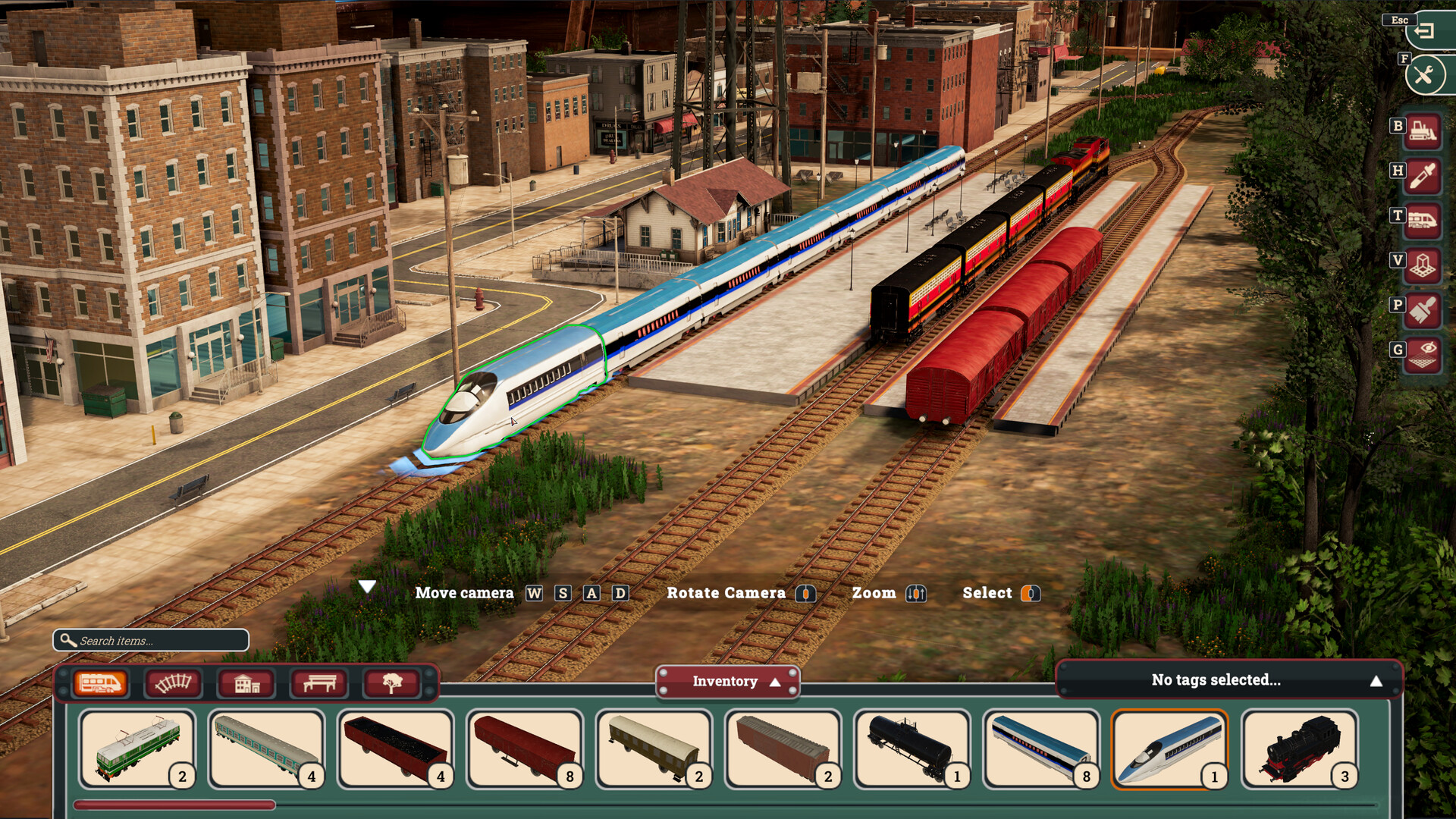1456x819 pixels.
Task: Click the exit arrow icon
Action: click(1424, 30)
